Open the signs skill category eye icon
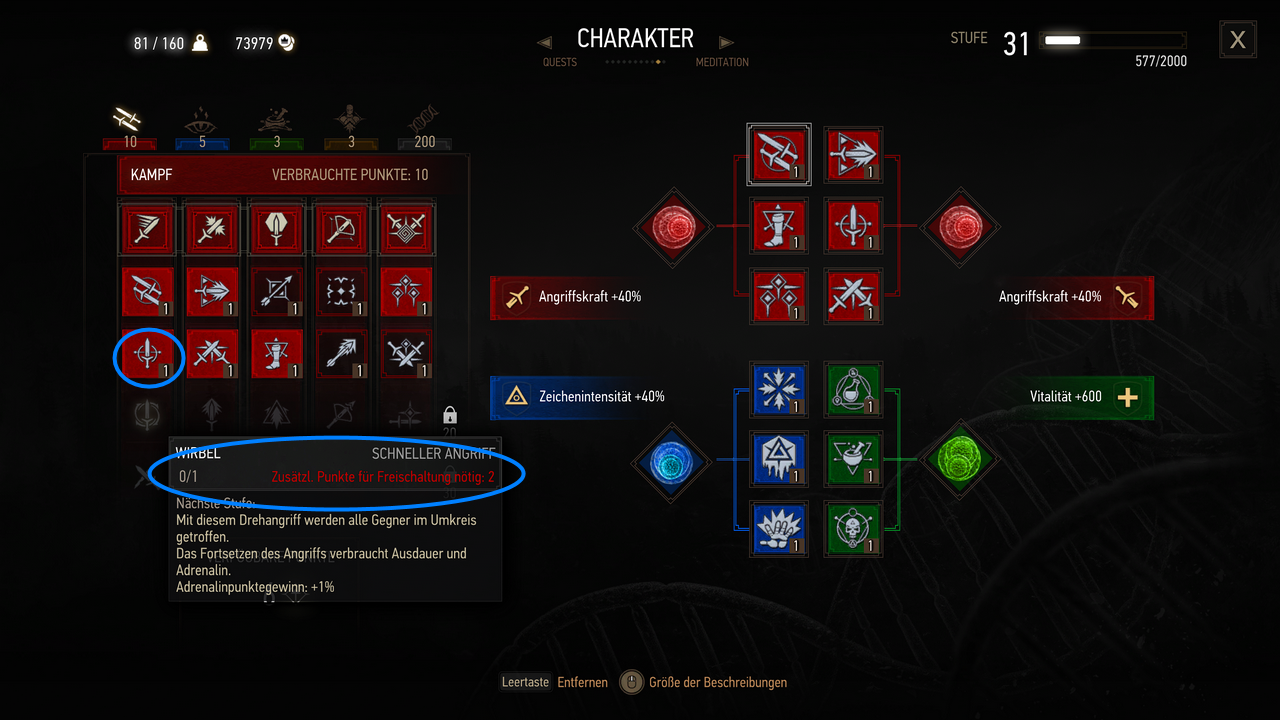 pos(202,118)
